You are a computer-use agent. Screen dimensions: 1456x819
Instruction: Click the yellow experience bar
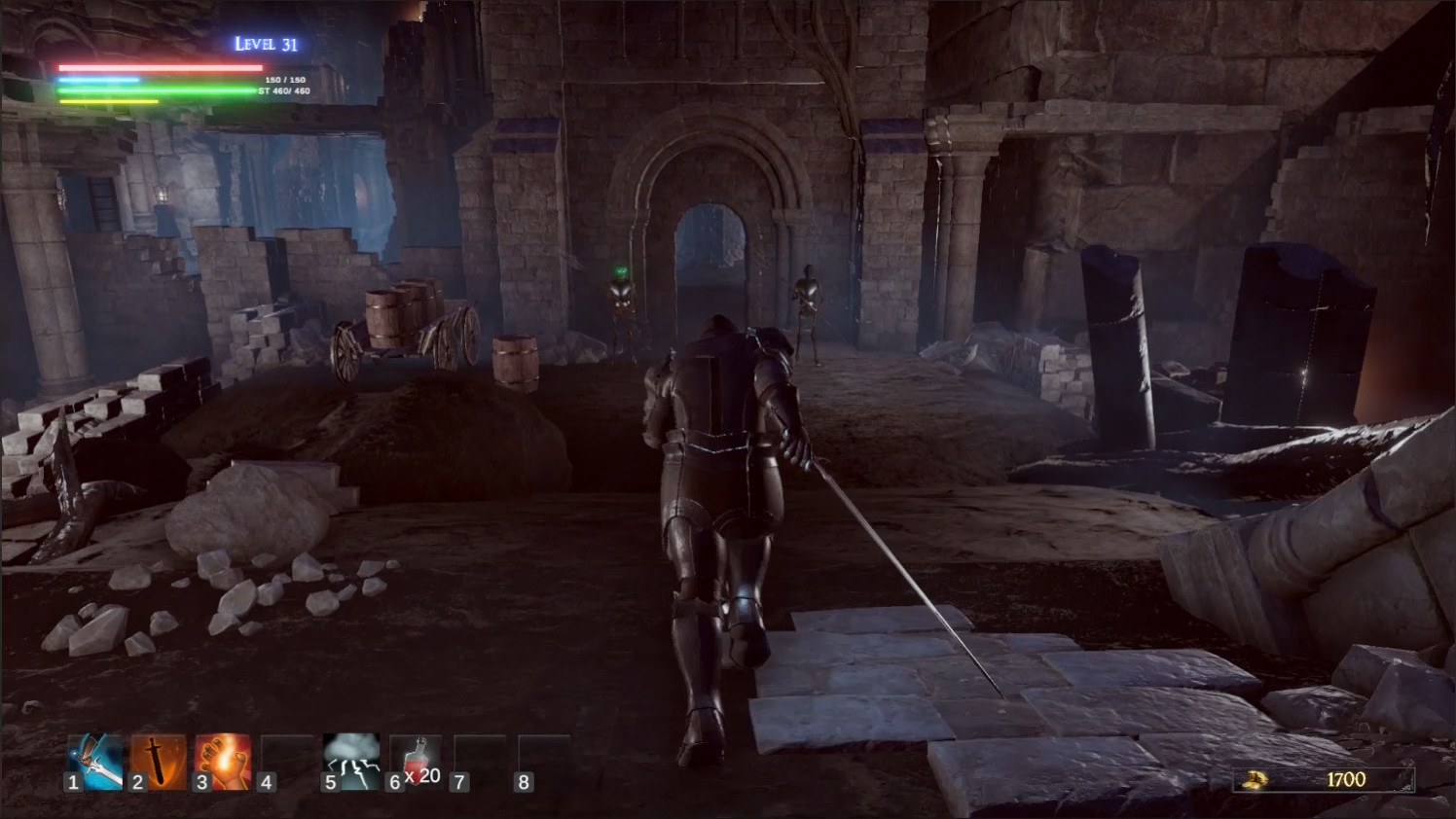point(107,101)
